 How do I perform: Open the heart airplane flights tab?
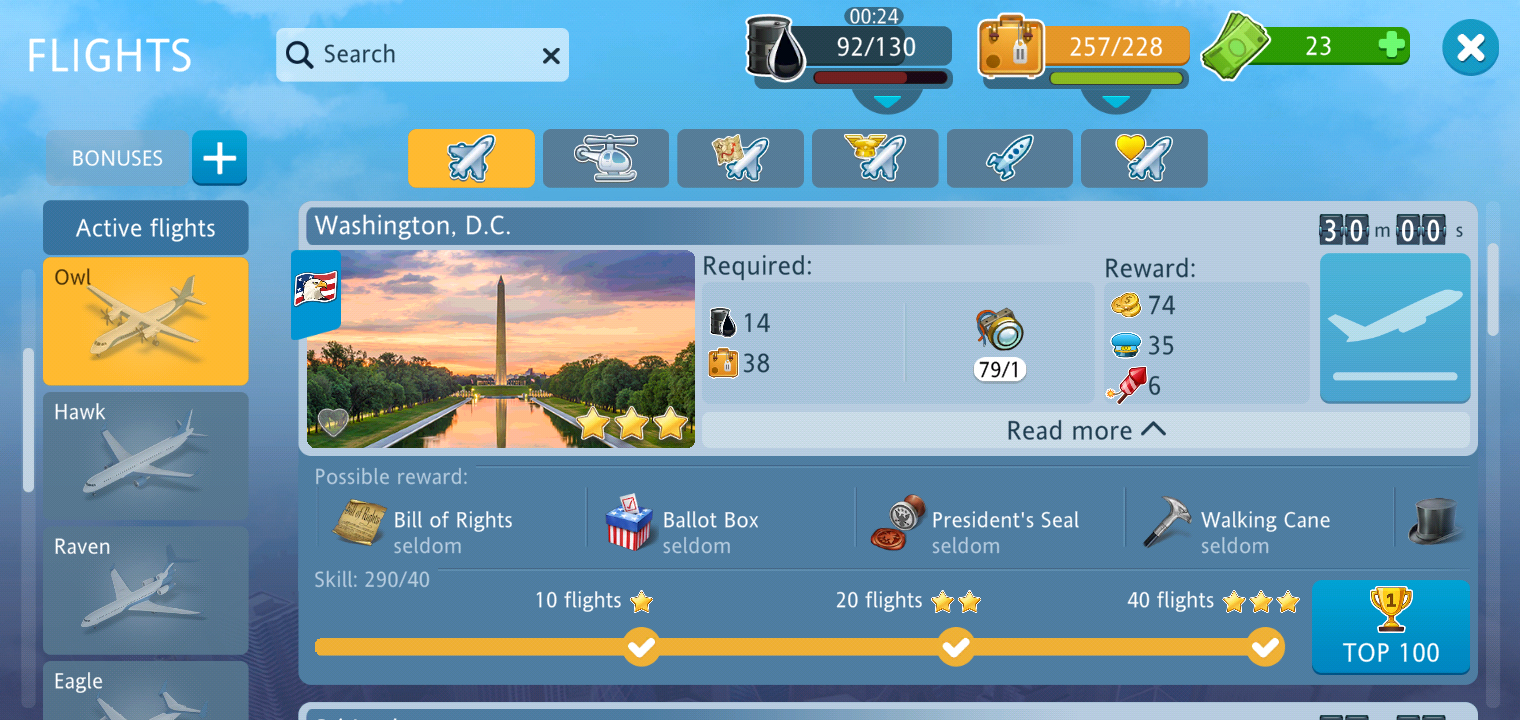click(x=1144, y=158)
